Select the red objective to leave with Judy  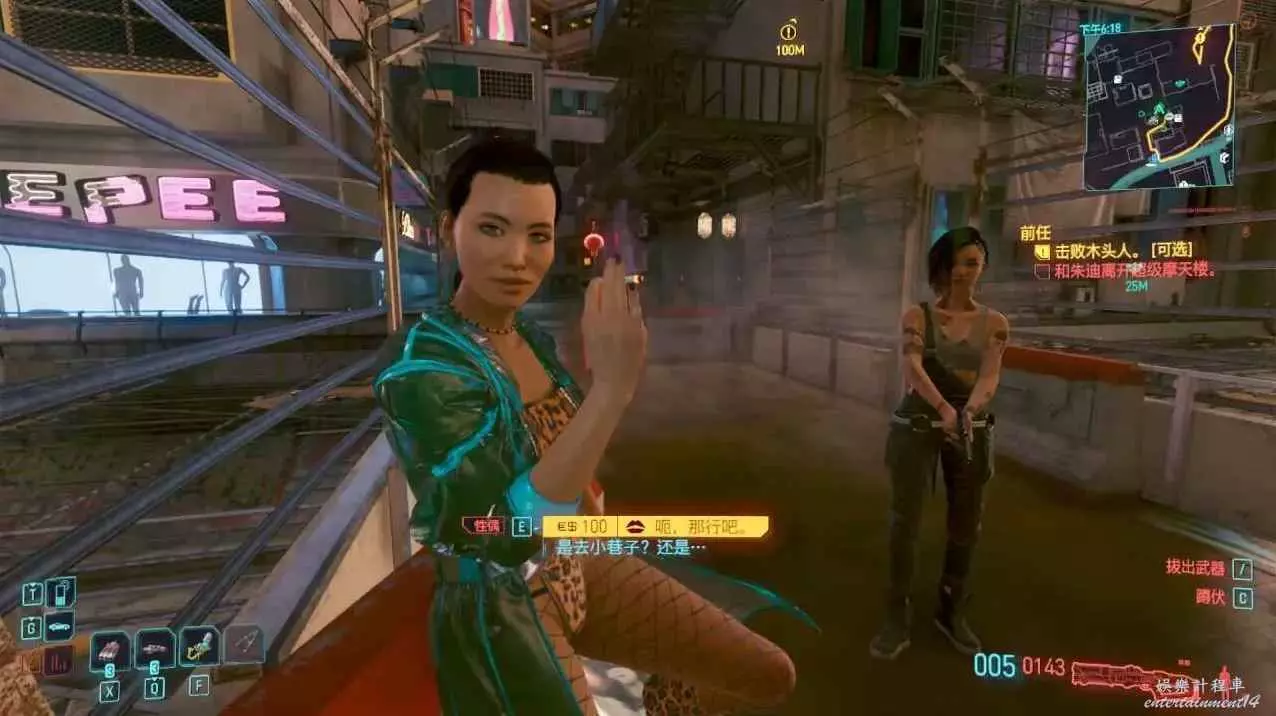click(x=1126, y=269)
